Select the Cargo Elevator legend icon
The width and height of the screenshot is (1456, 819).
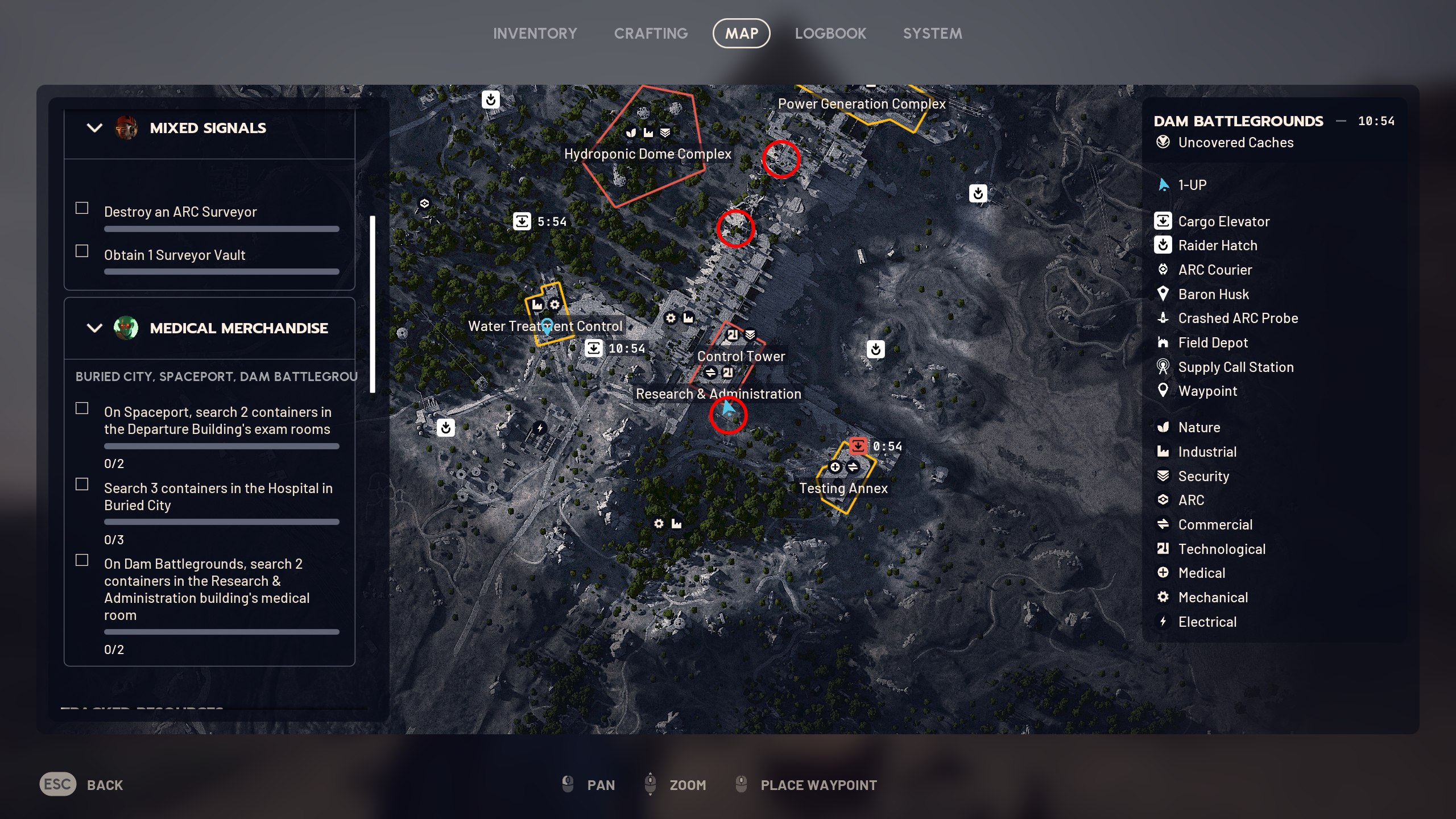[1163, 221]
